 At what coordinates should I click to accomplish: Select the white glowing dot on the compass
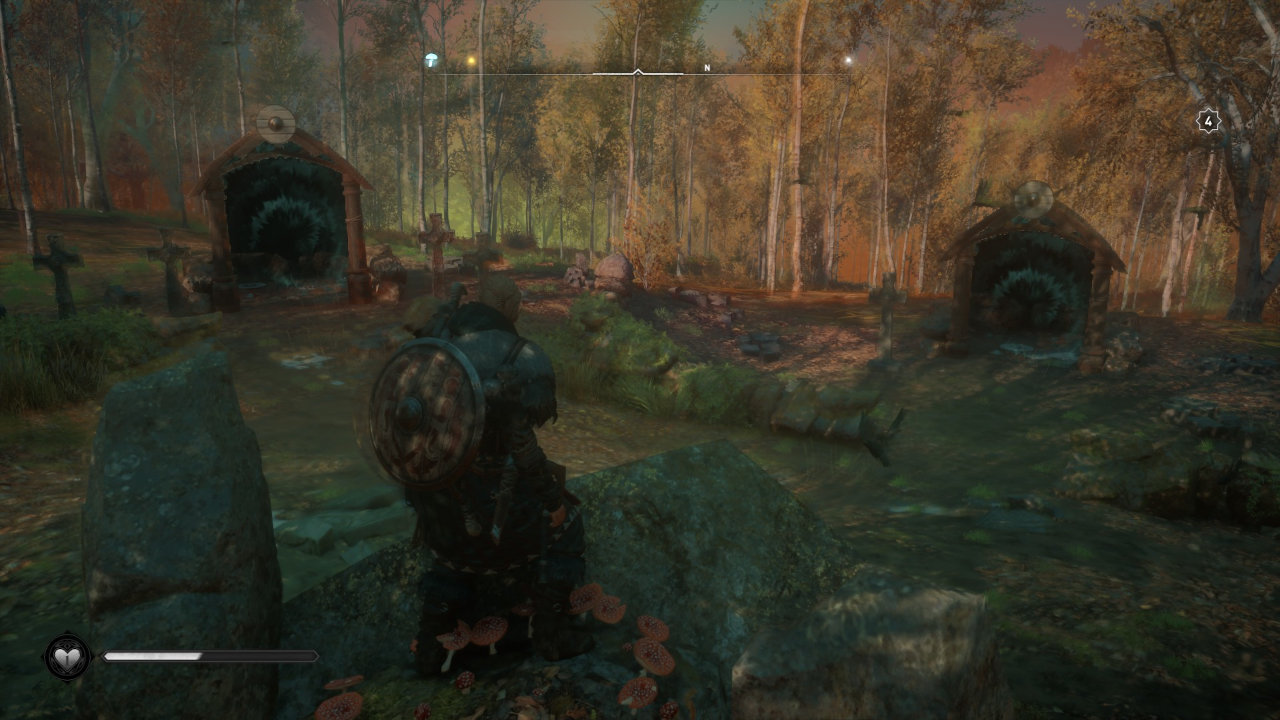tap(849, 61)
